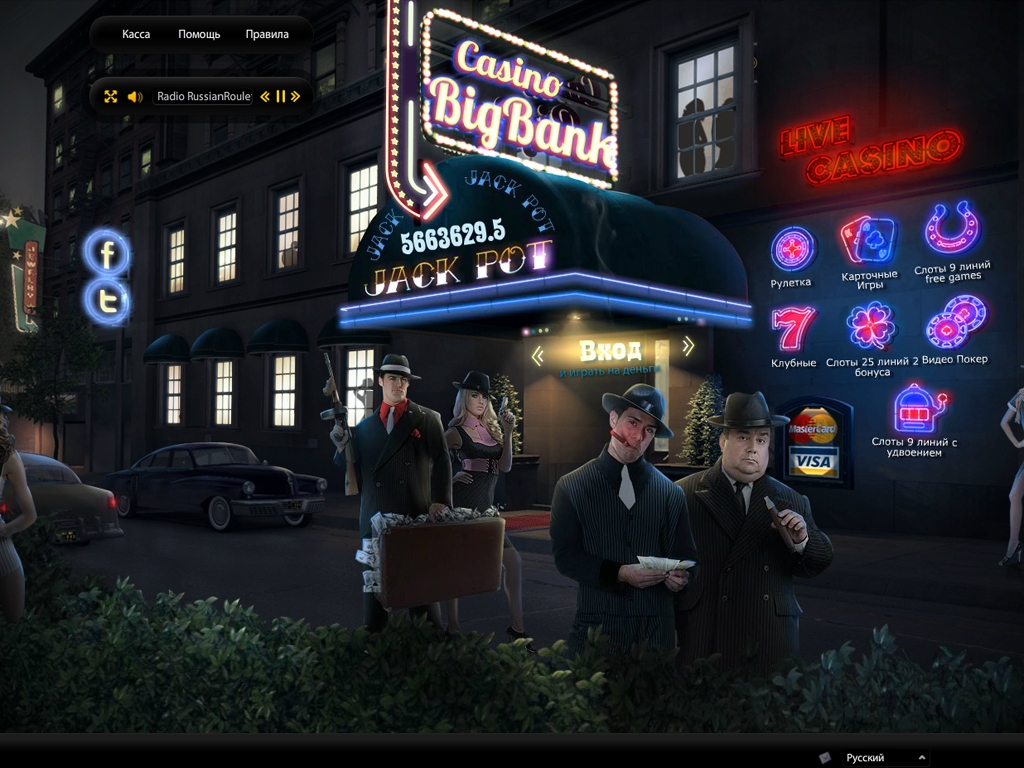Open the Помощь help menu
This screenshot has width=1024, height=768.
pyautogui.click(x=199, y=34)
